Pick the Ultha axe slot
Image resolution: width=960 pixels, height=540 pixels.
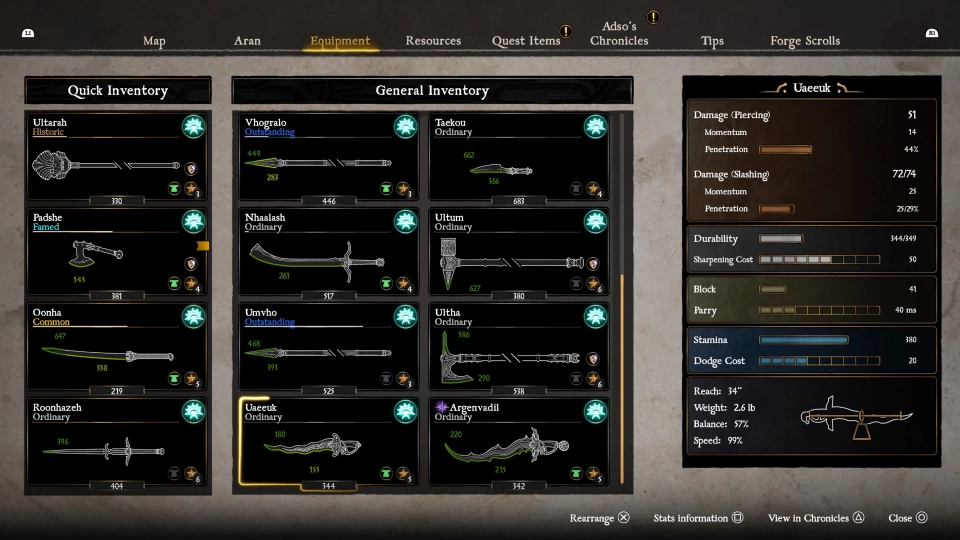[x=519, y=350]
